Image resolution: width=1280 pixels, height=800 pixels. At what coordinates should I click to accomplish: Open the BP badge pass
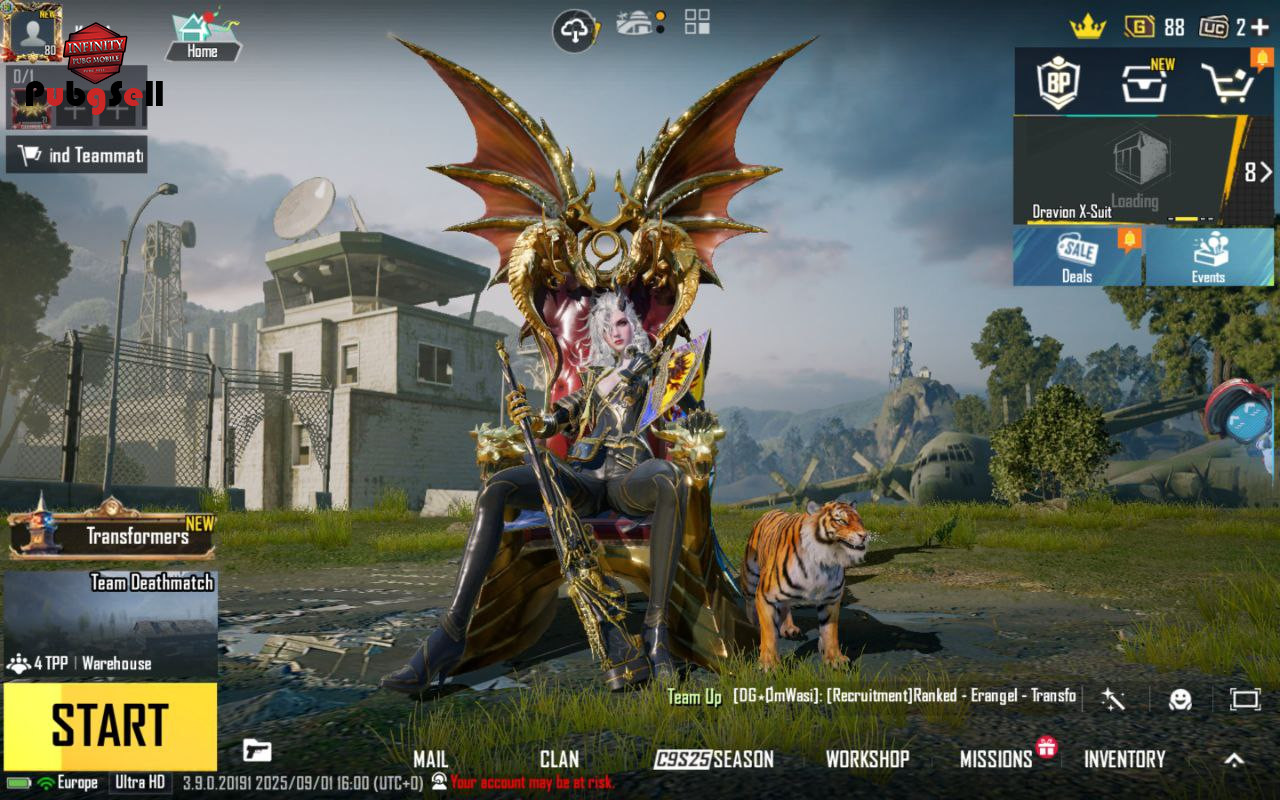[x=1058, y=83]
